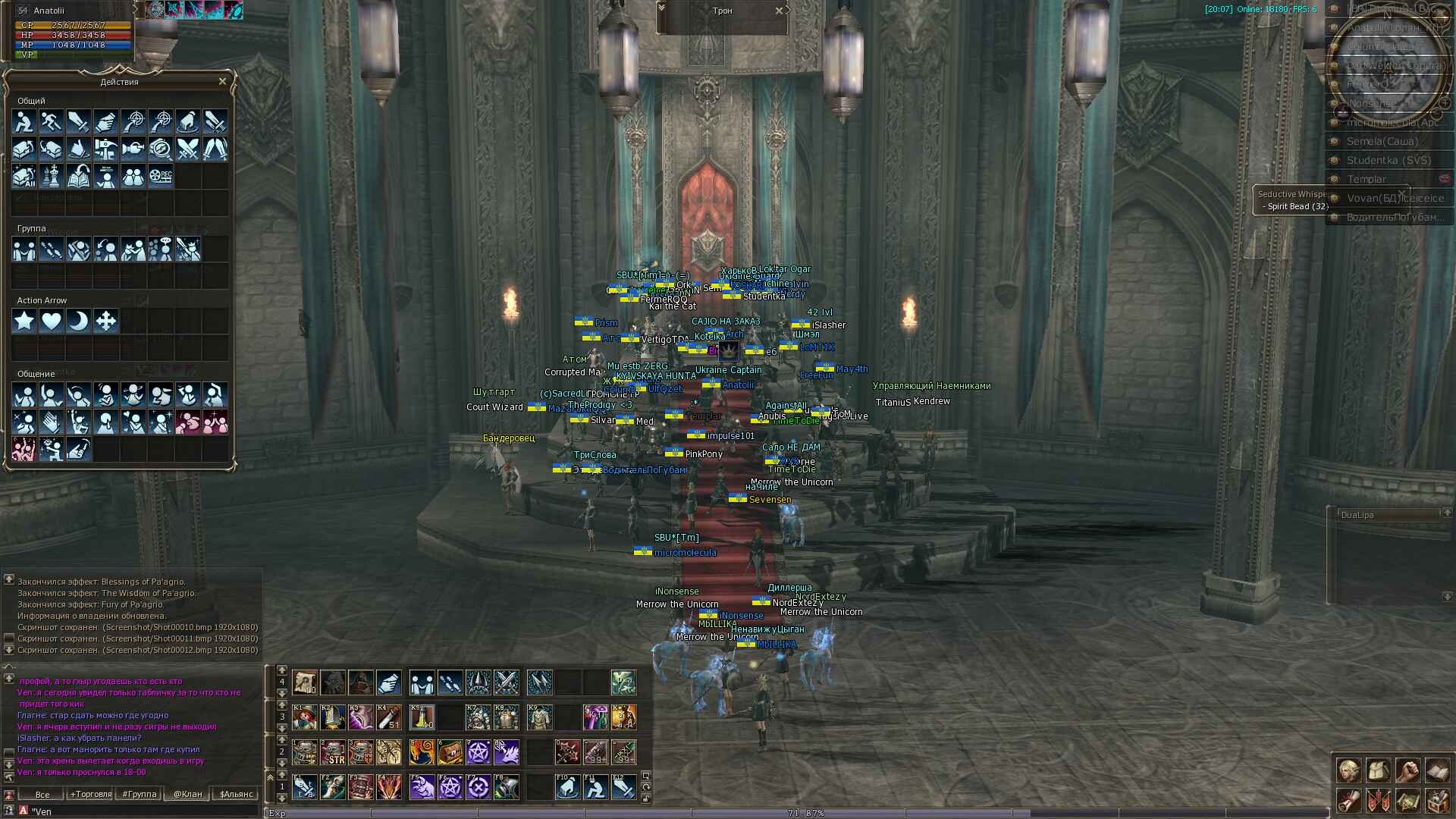Select the star Action Arrow icon

pos(24,321)
